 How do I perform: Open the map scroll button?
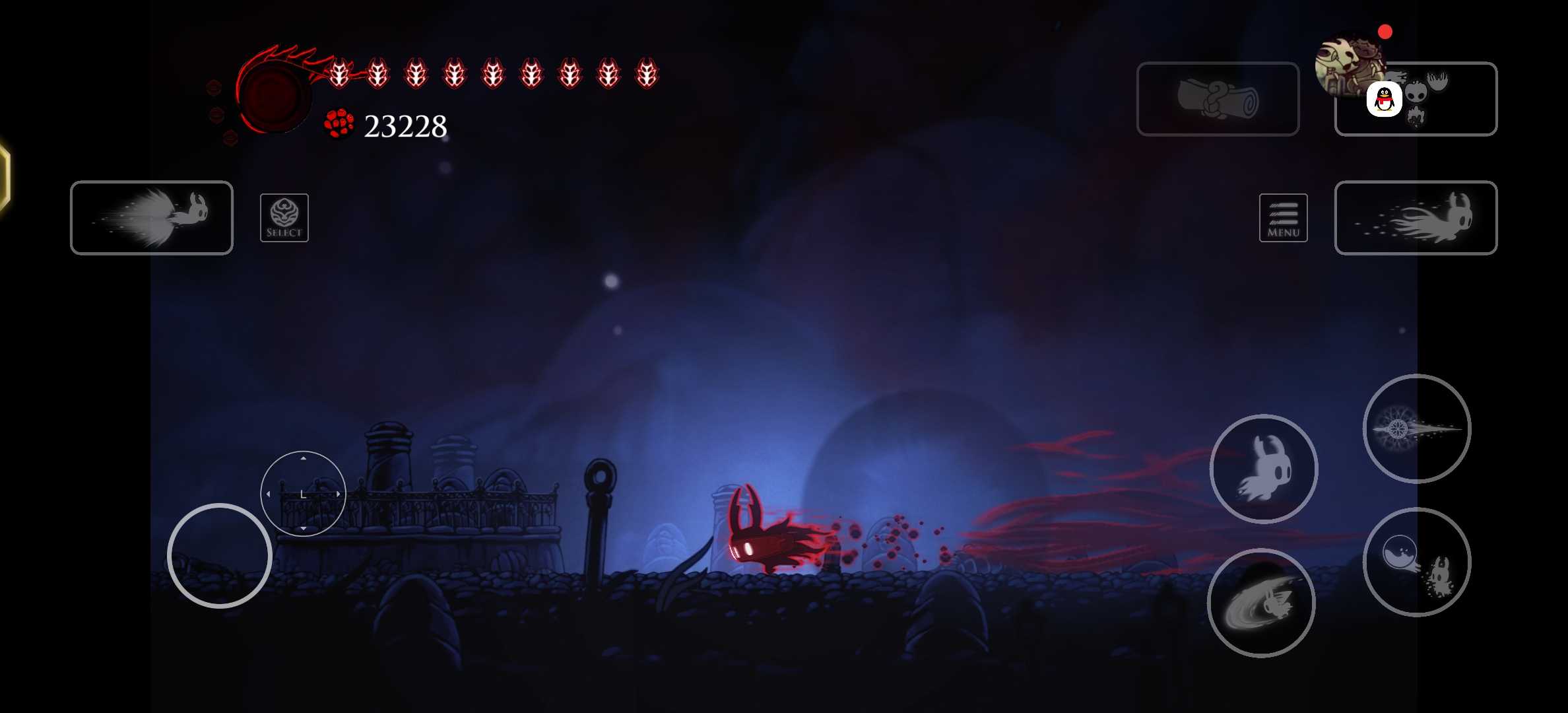pyautogui.click(x=1218, y=99)
